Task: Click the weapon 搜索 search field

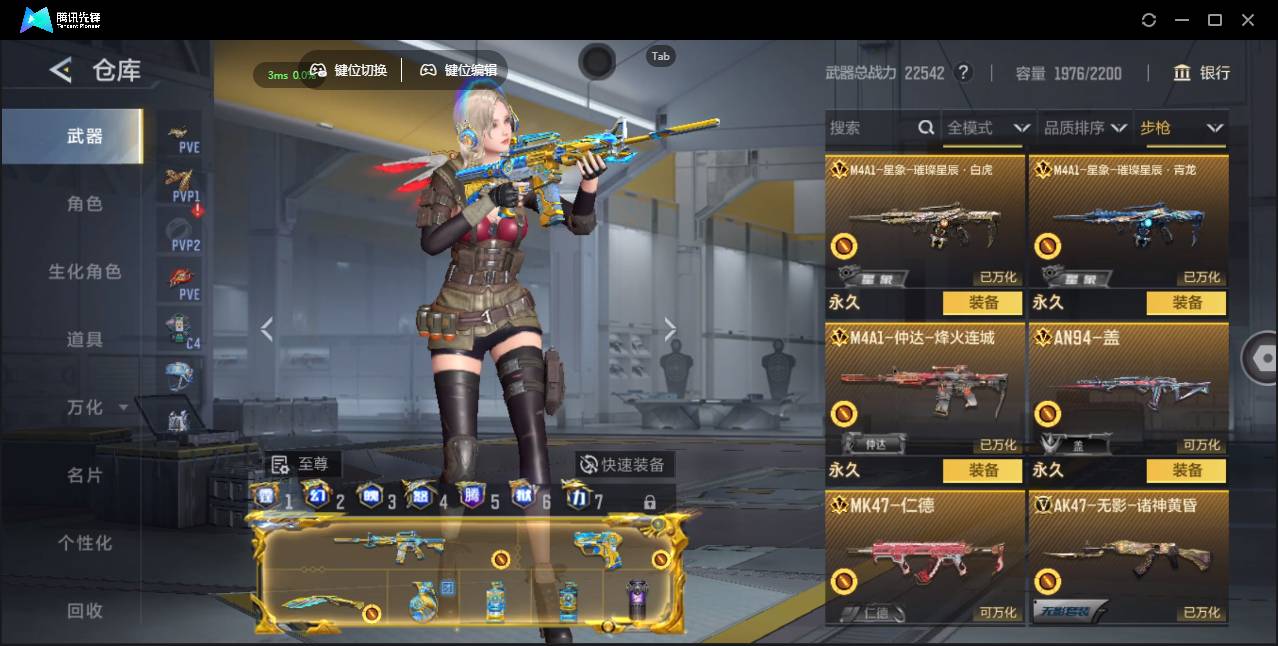Action: (870, 128)
